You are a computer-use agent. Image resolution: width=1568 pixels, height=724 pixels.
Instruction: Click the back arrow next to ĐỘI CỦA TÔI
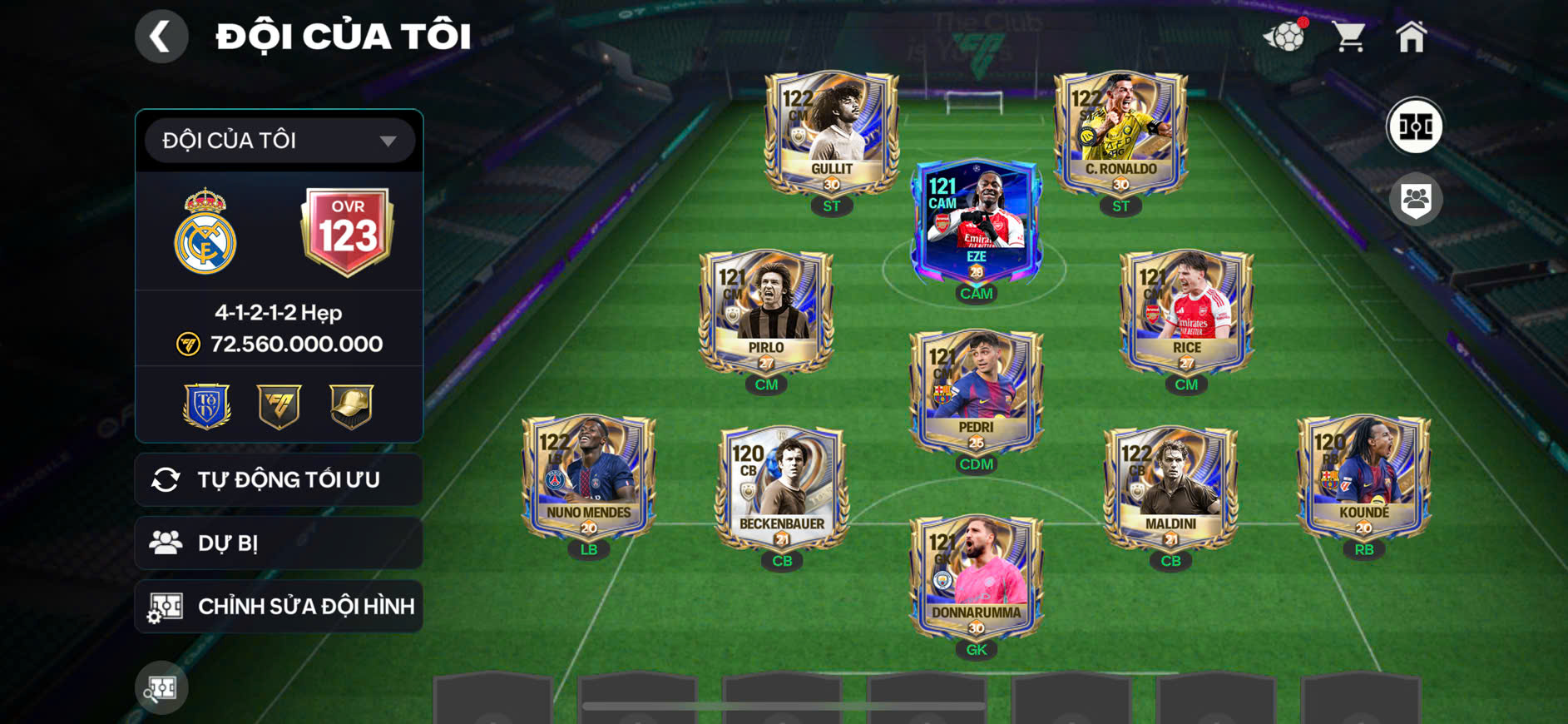[161, 35]
